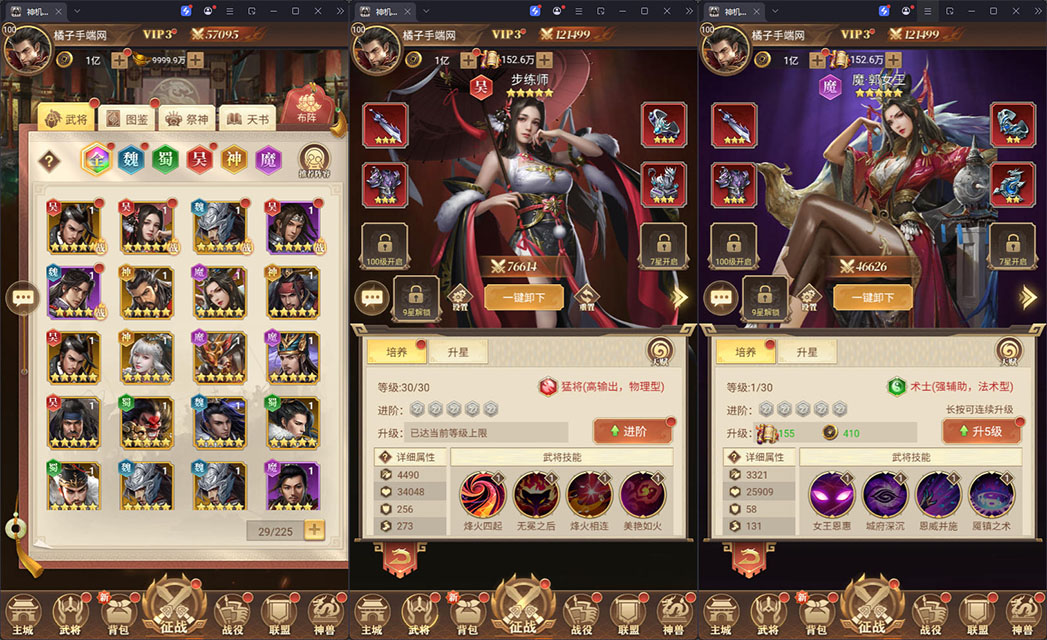Click the help question mark above the hero list
1047x640 pixels.
48,161
